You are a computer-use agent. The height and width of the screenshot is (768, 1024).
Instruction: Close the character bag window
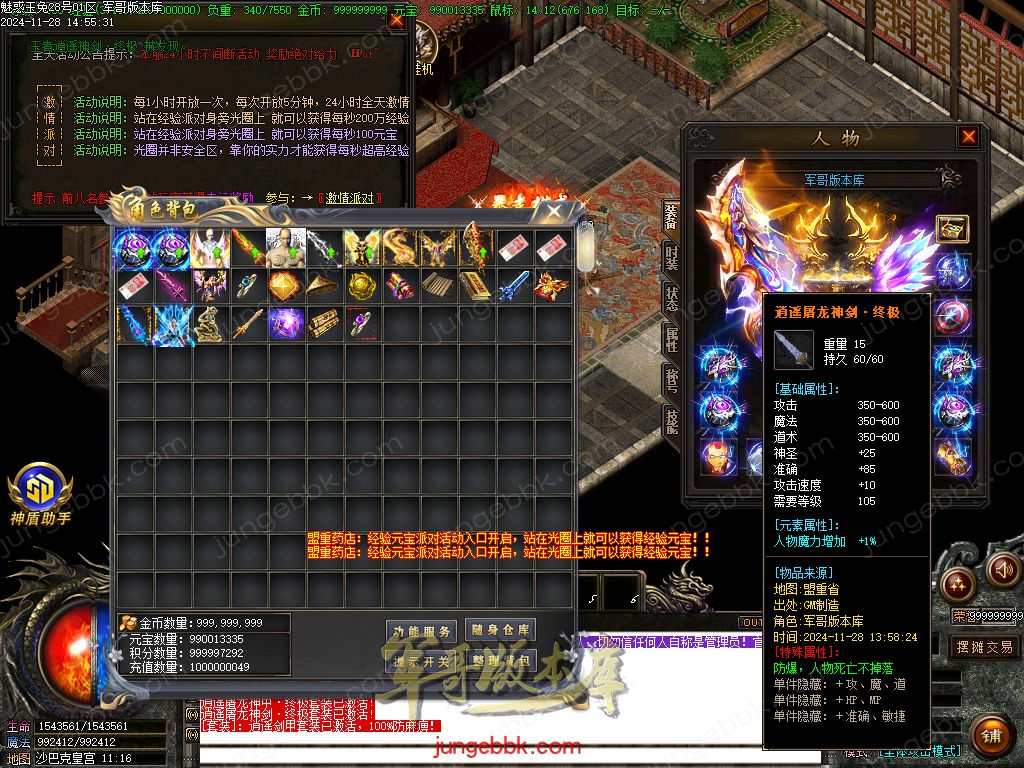553,211
